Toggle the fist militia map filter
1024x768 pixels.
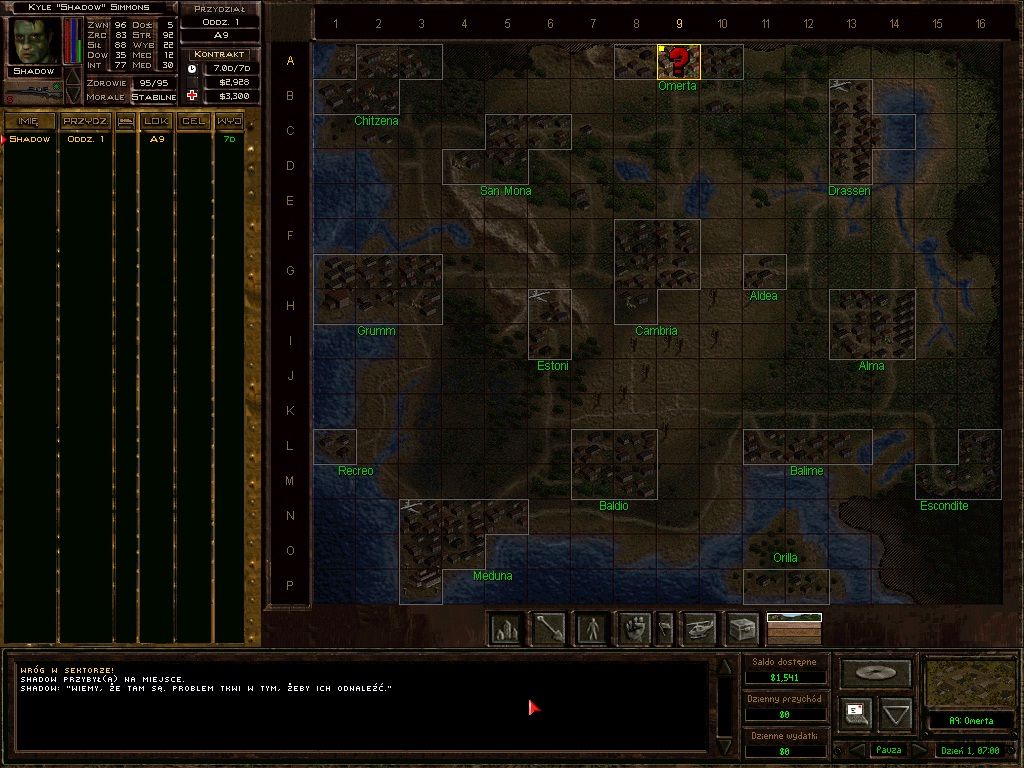coord(634,628)
